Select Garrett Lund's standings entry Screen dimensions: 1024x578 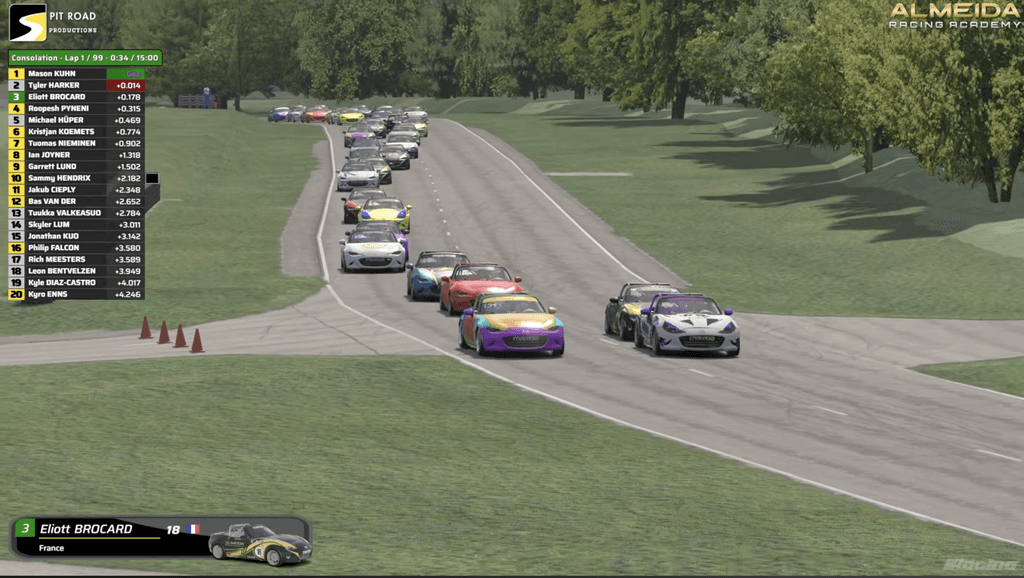(76, 167)
